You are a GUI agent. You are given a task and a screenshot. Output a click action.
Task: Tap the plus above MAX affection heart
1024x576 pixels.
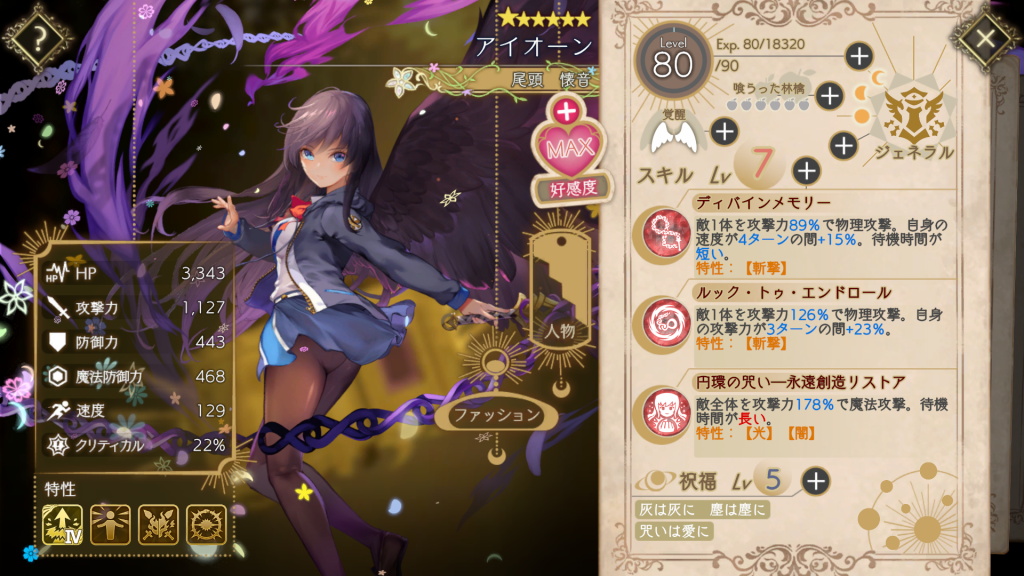click(x=567, y=110)
